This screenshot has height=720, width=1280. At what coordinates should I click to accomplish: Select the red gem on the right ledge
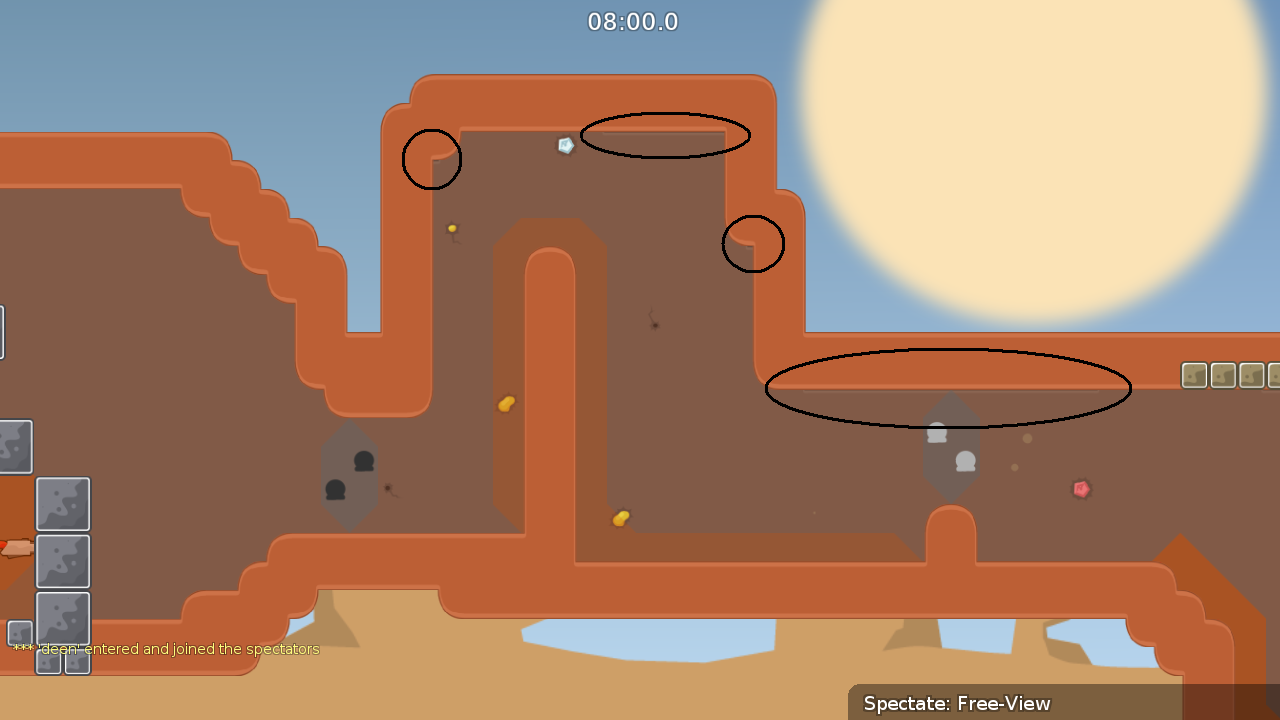click(1080, 488)
